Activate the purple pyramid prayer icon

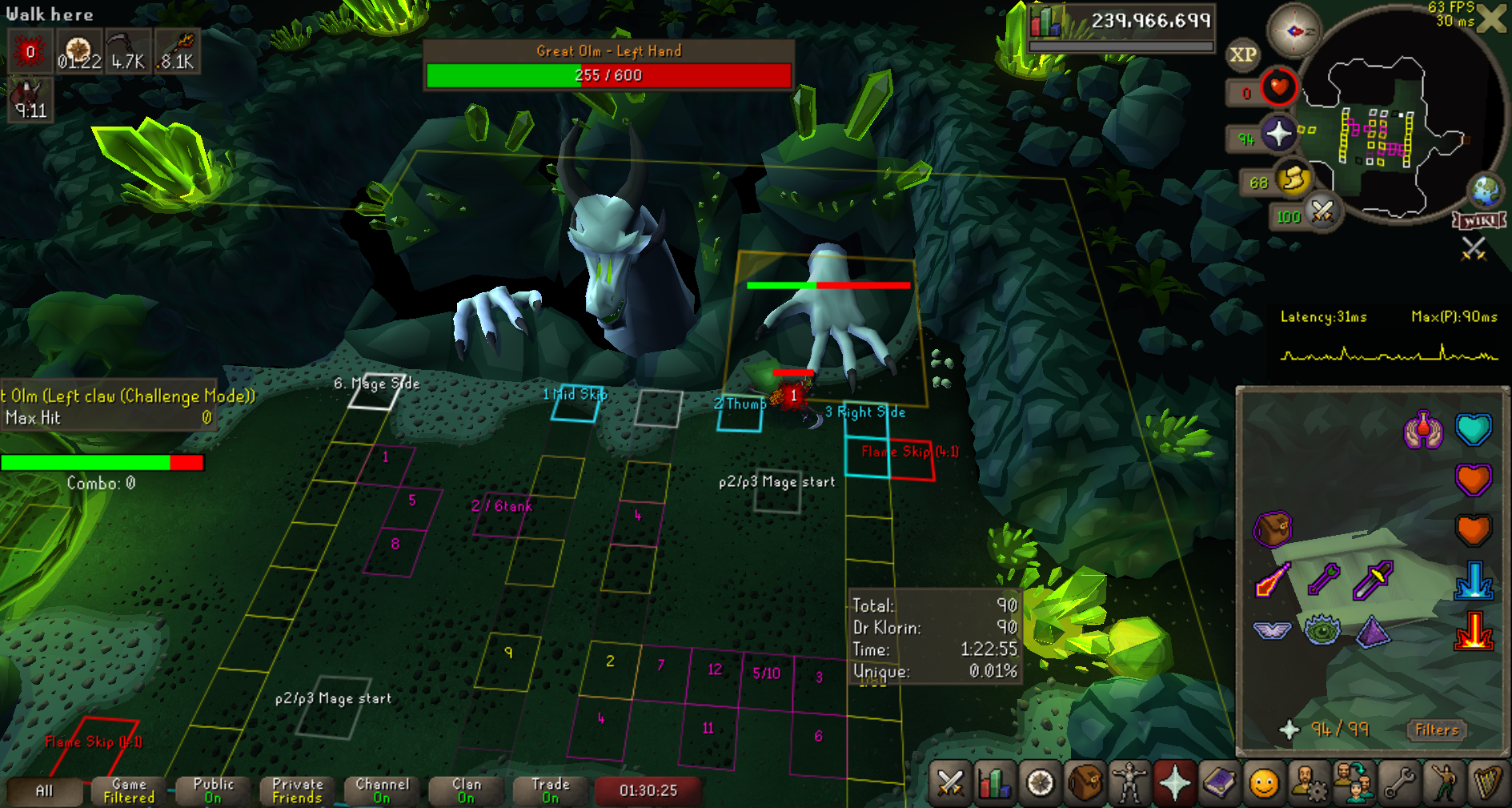pos(1374,630)
